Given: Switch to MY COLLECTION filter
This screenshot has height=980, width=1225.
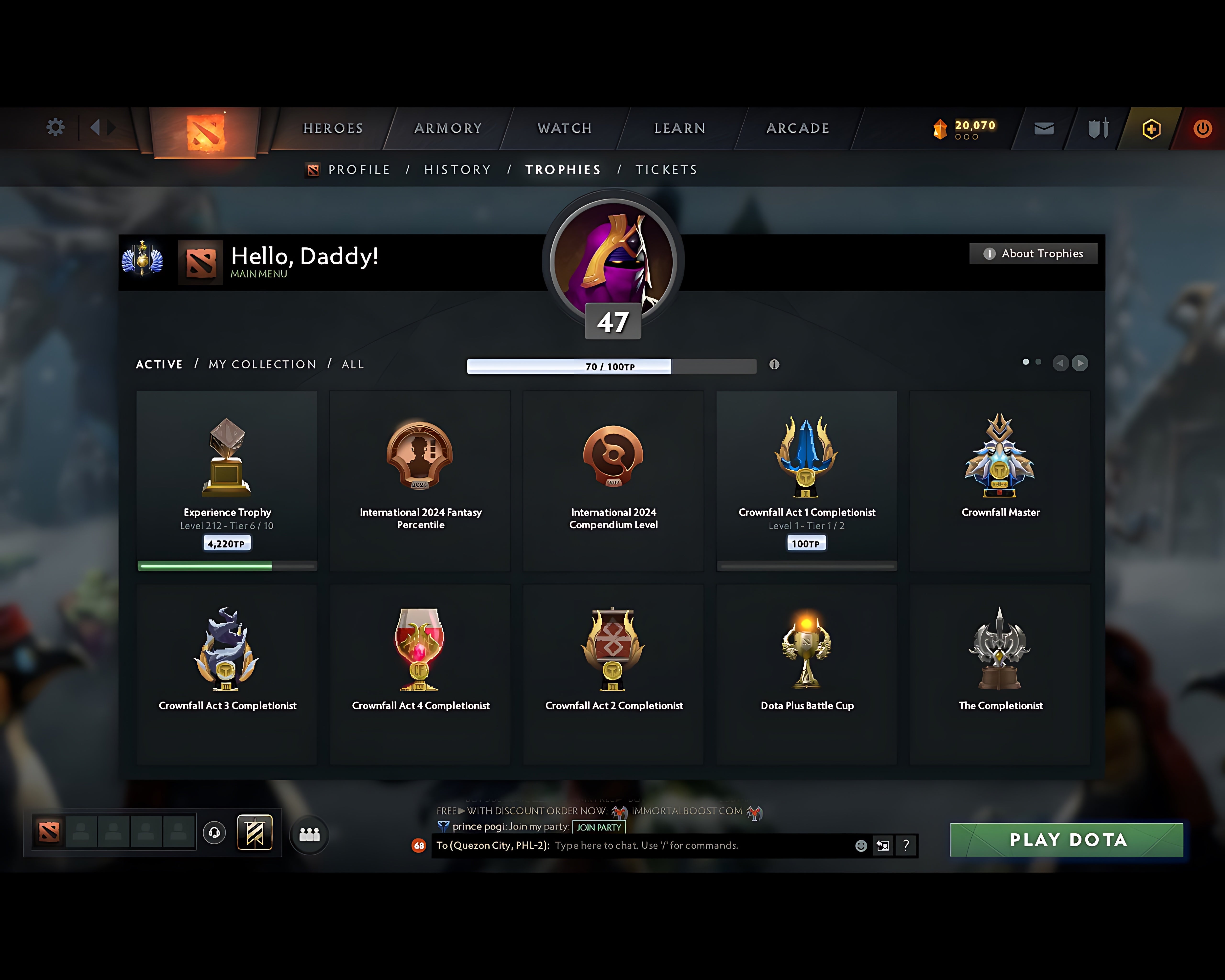Looking at the screenshot, I should coord(262,364).
